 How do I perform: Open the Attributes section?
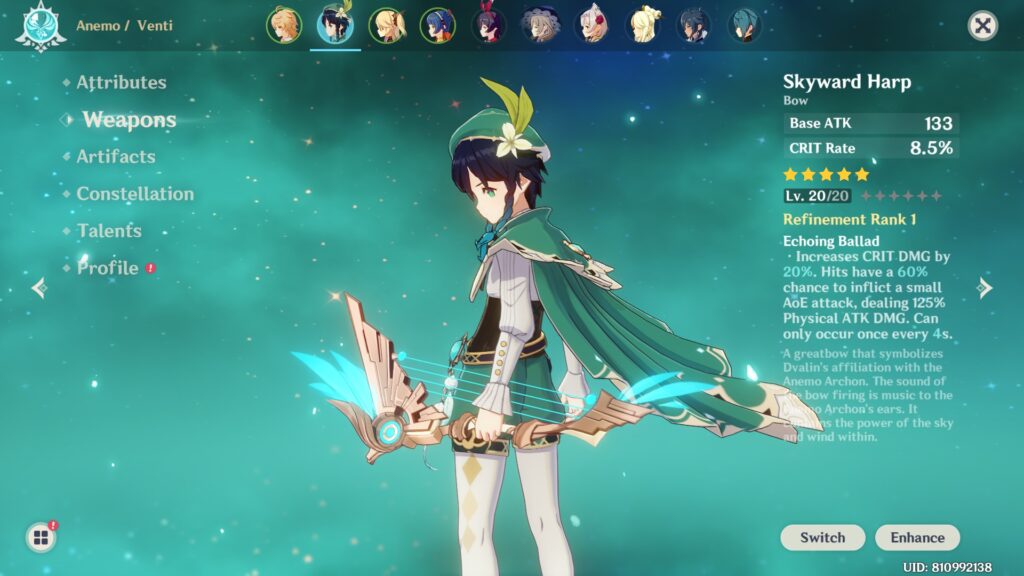[121, 83]
